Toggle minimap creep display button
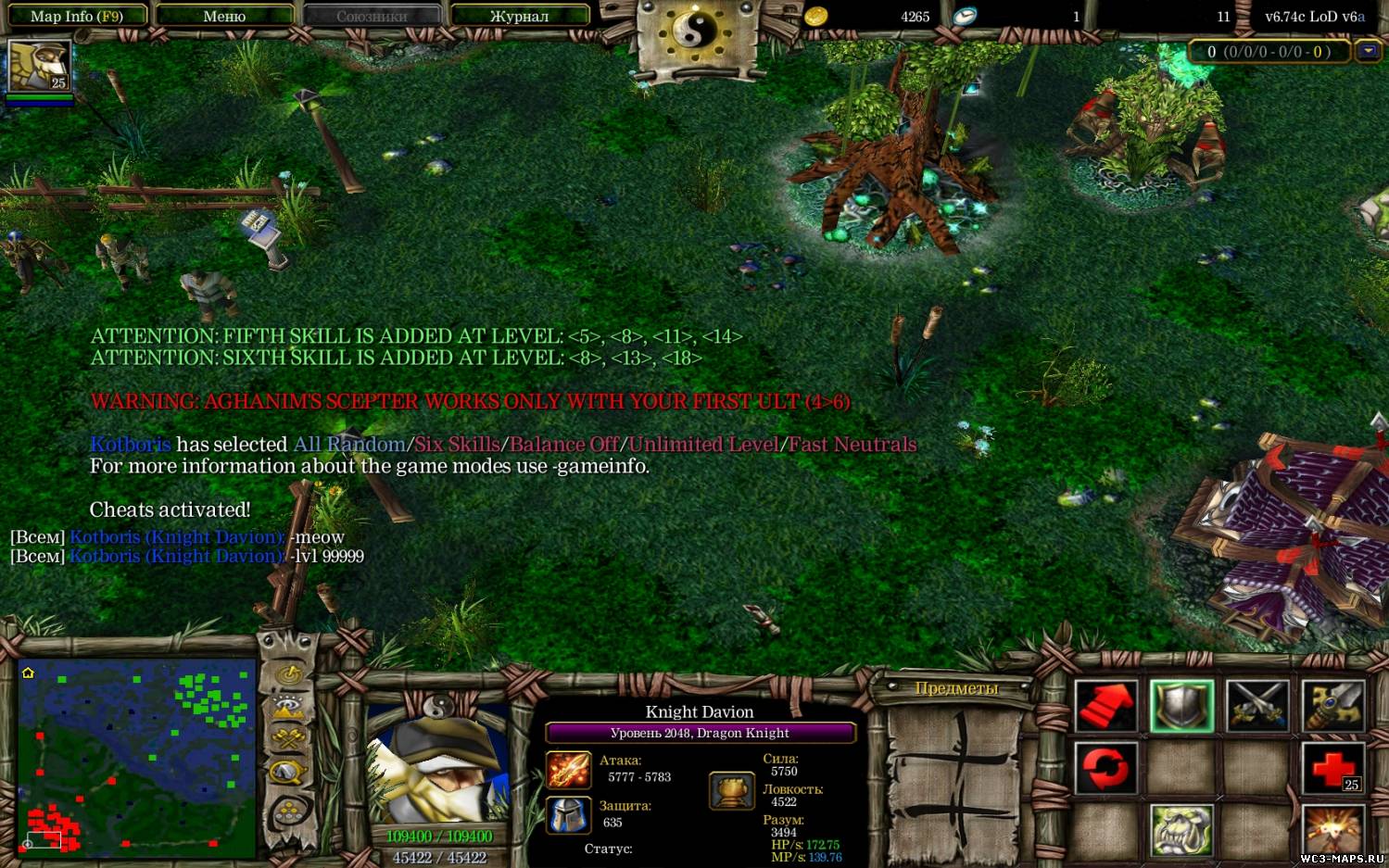Screen dimensions: 1389x868 coord(289,772)
